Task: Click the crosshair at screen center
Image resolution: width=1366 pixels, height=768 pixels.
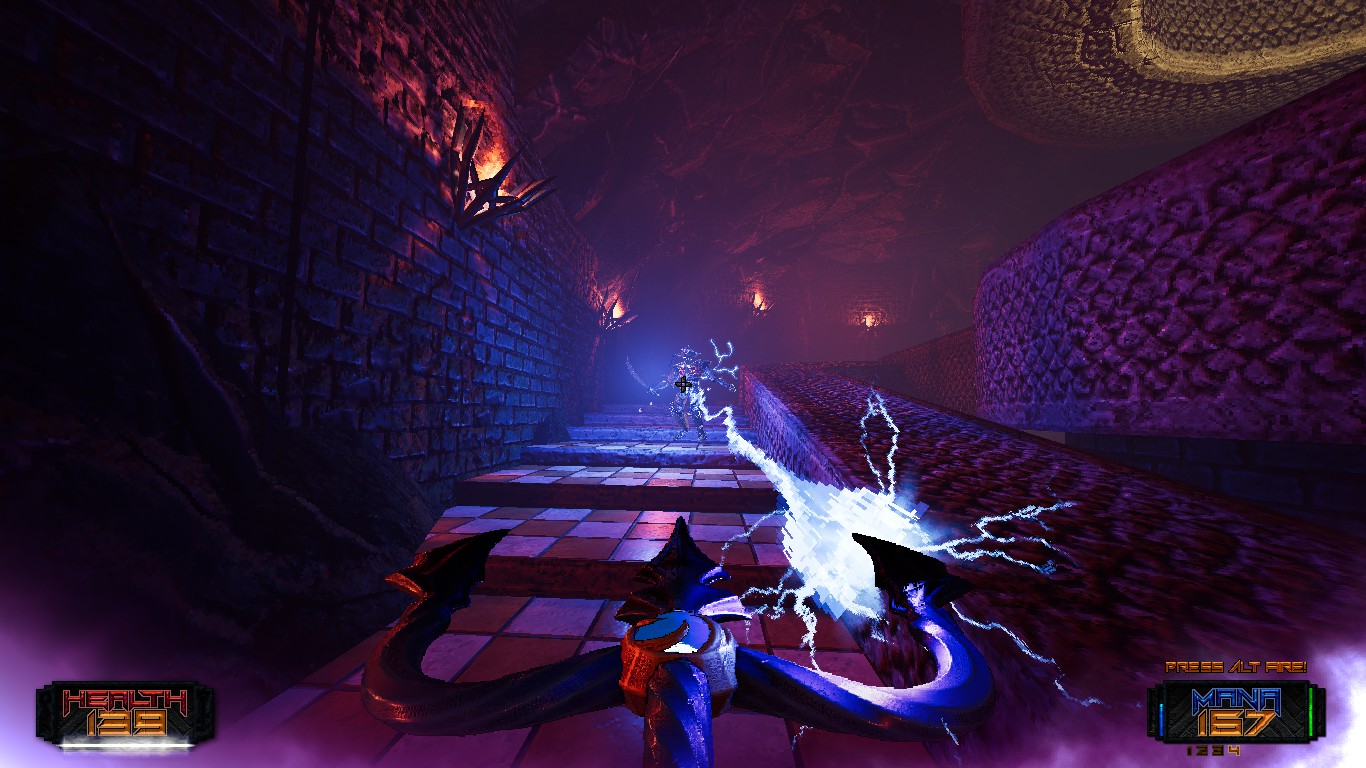Action: click(x=683, y=384)
